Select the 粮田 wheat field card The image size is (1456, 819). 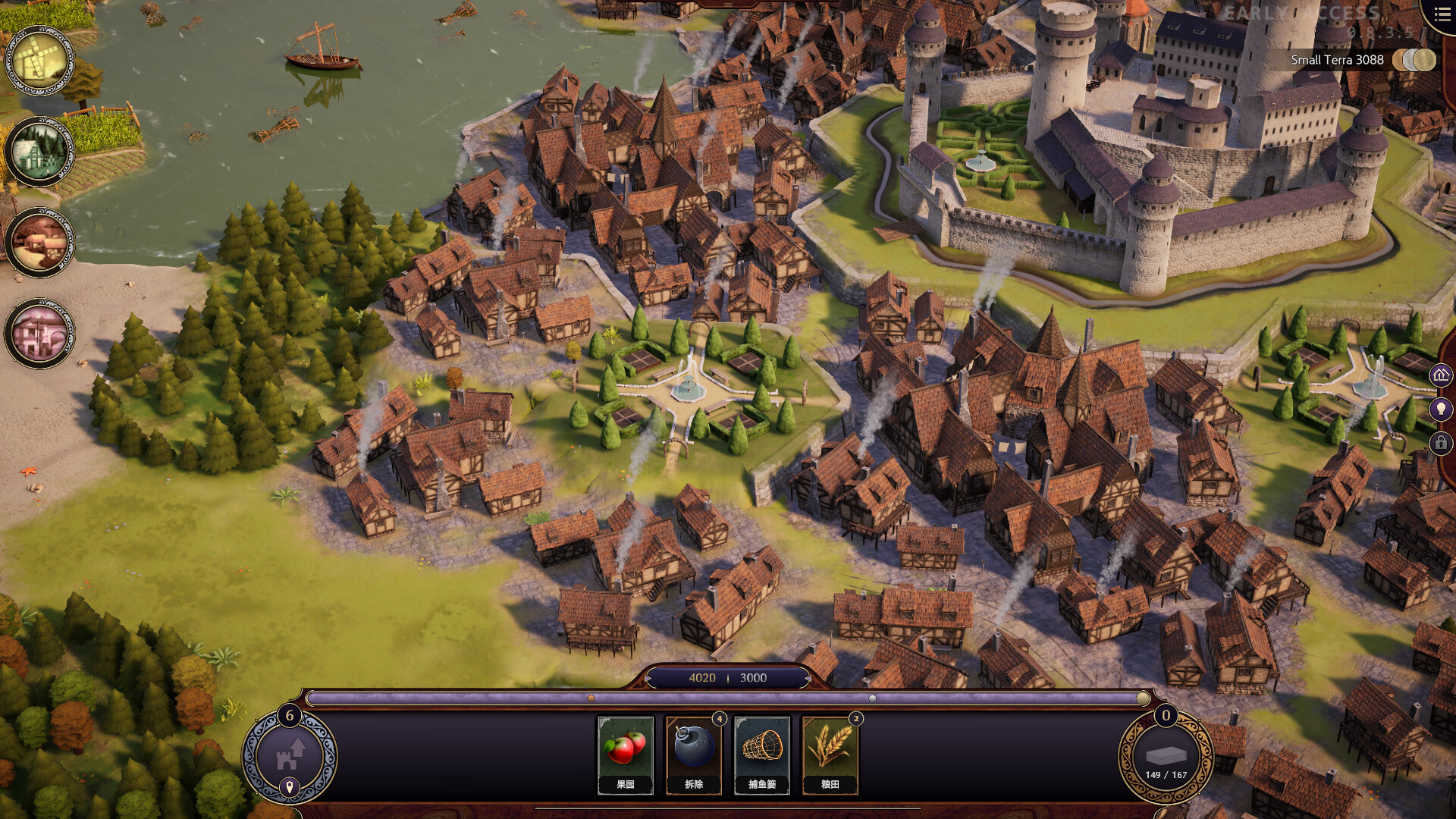pyautogui.click(x=830, y=754)
